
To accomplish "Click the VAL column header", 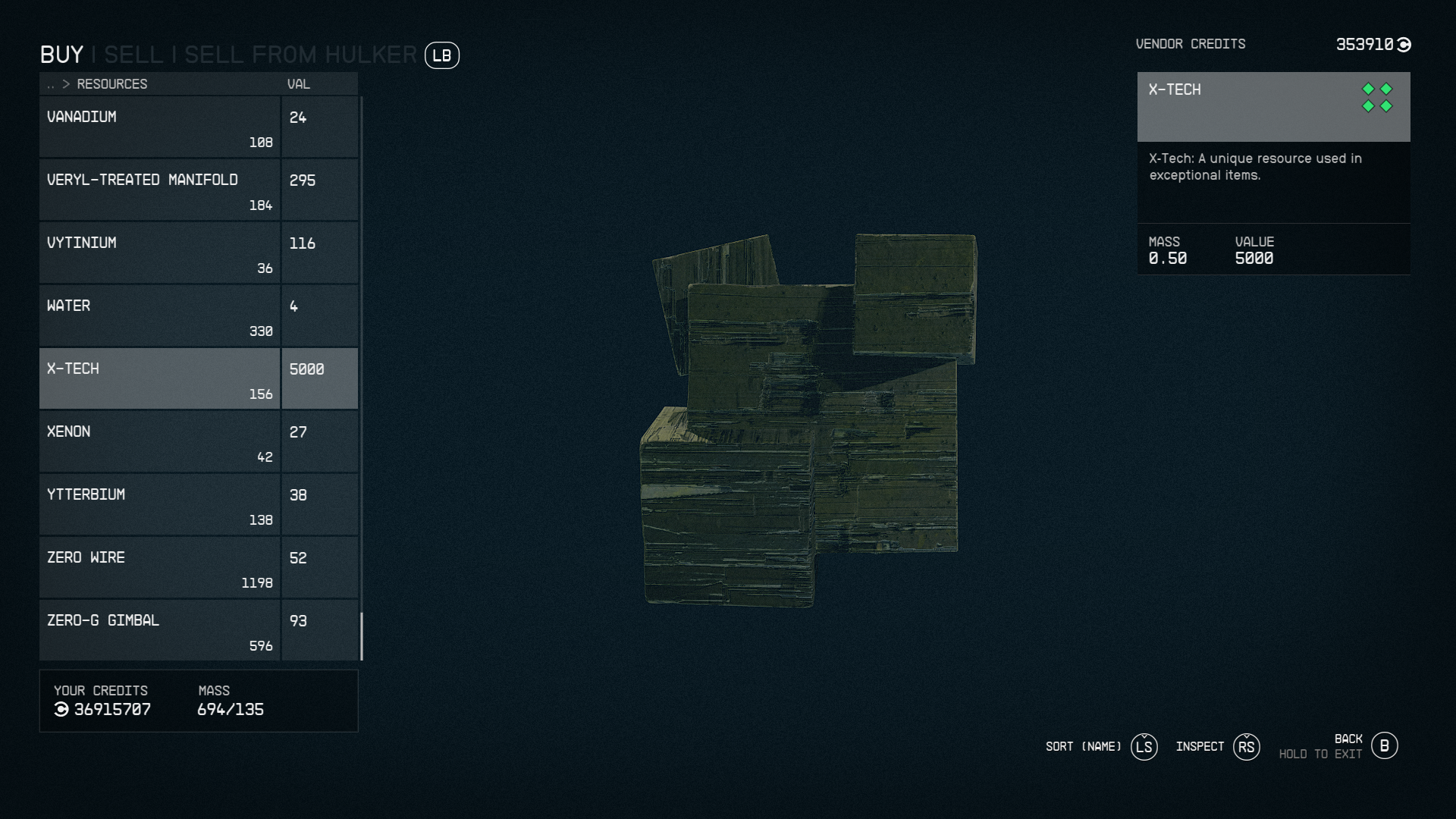I will pos(298,84).
